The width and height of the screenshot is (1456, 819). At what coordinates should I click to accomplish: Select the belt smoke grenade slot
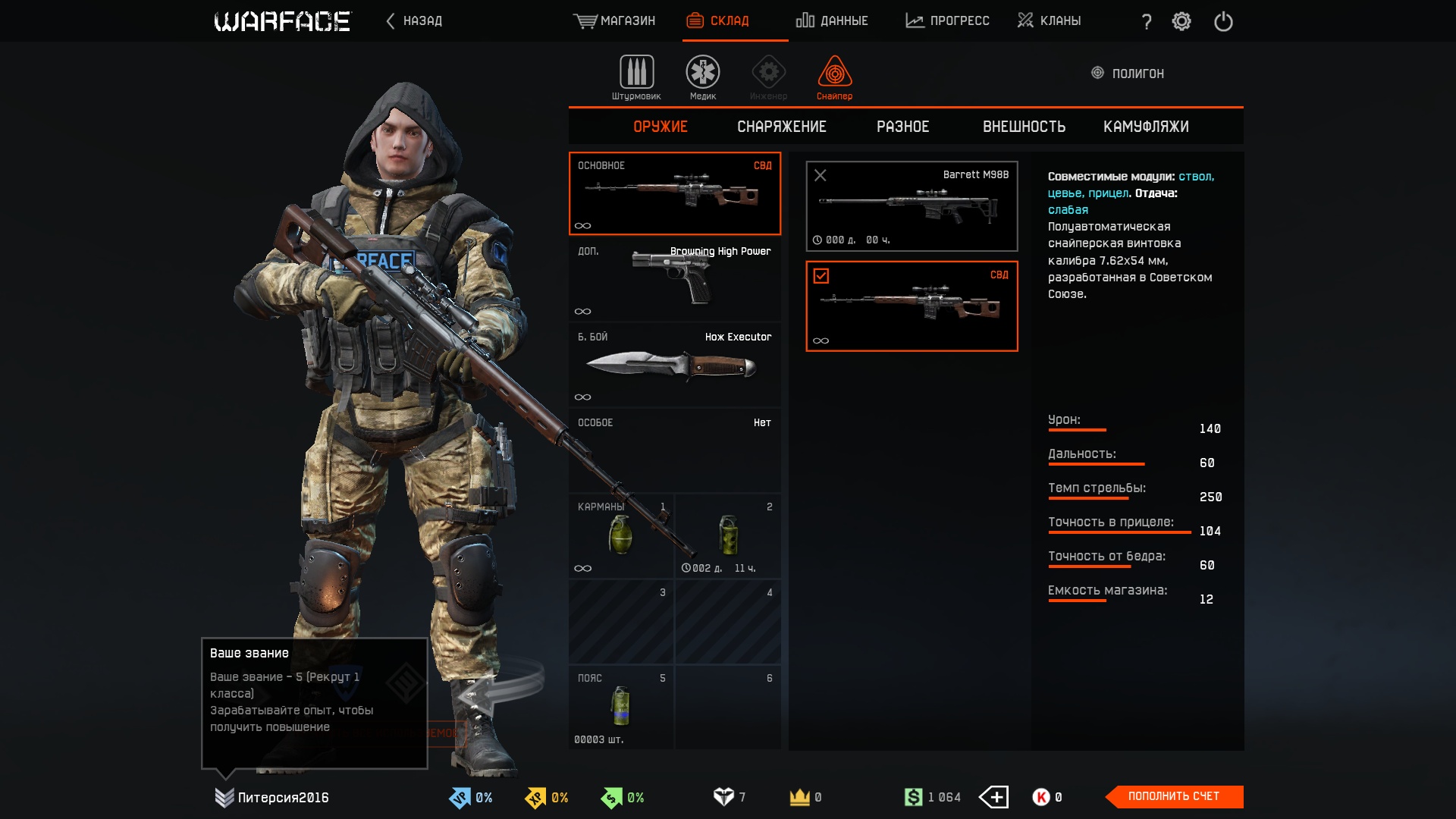click(x=621, y=707)
